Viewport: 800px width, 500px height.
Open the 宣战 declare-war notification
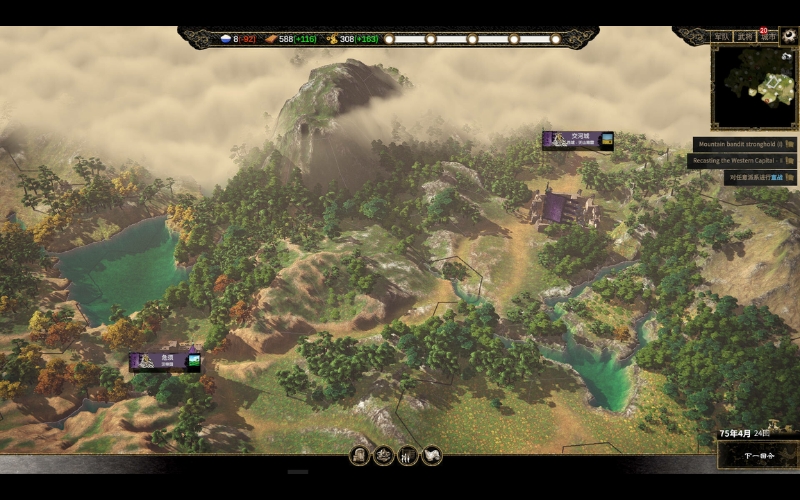760,178
